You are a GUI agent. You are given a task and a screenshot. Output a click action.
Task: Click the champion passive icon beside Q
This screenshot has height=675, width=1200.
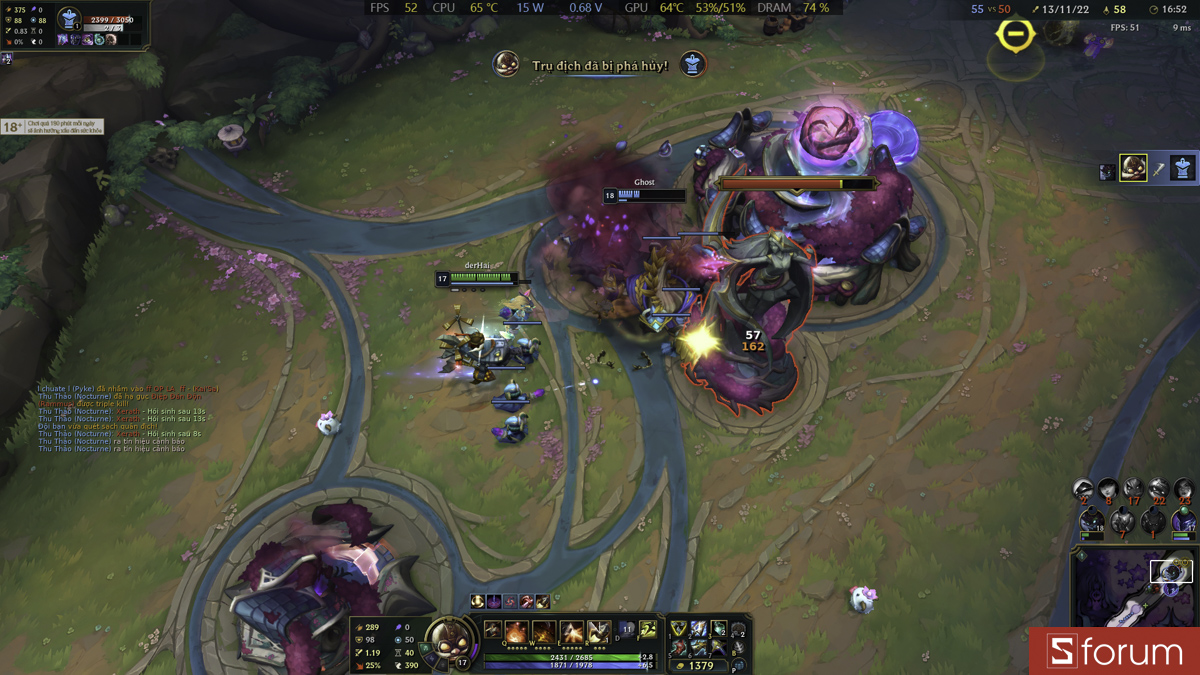[493, 630]
